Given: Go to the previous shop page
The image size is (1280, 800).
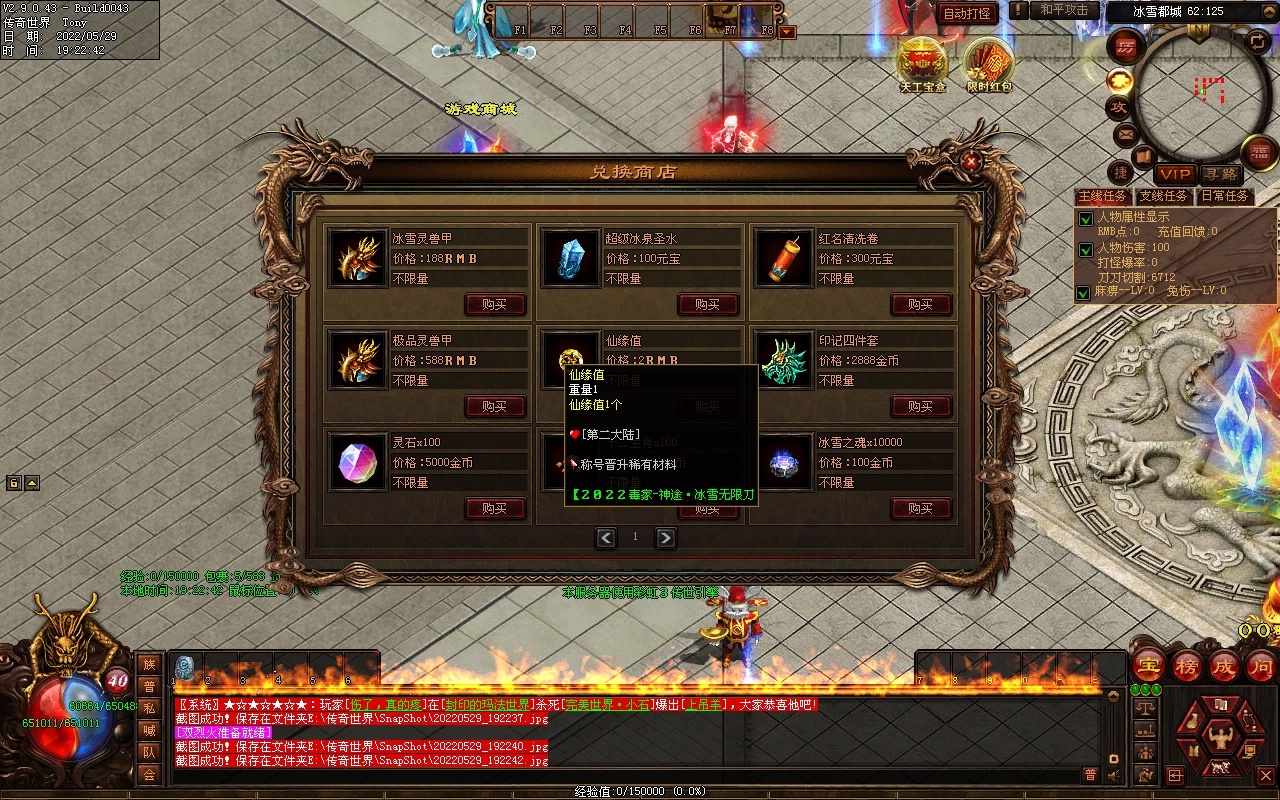Looking at the screenshot, I should click(x=606, y=538).
